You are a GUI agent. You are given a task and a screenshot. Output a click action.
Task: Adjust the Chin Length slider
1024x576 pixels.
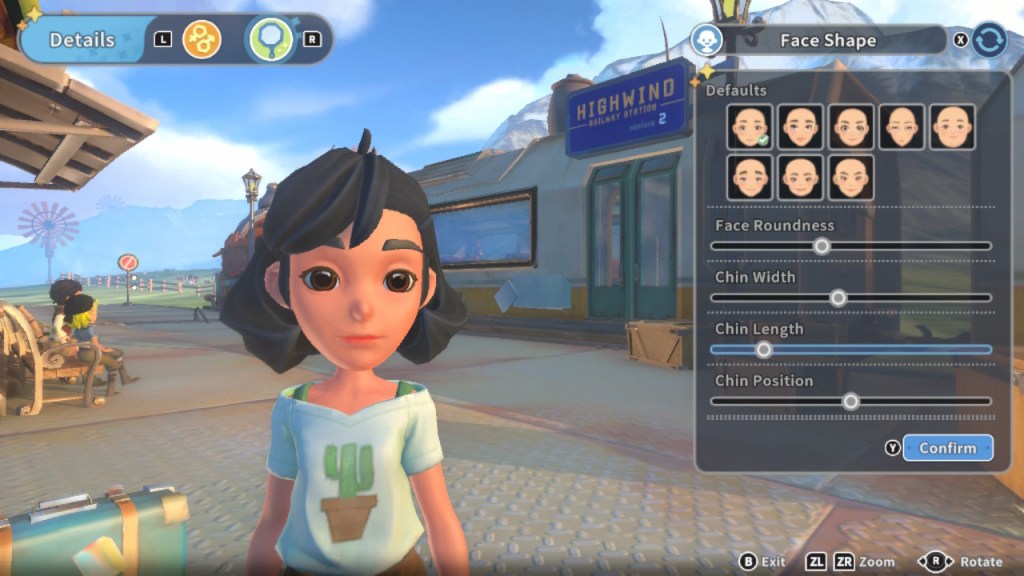click(764, 350)
